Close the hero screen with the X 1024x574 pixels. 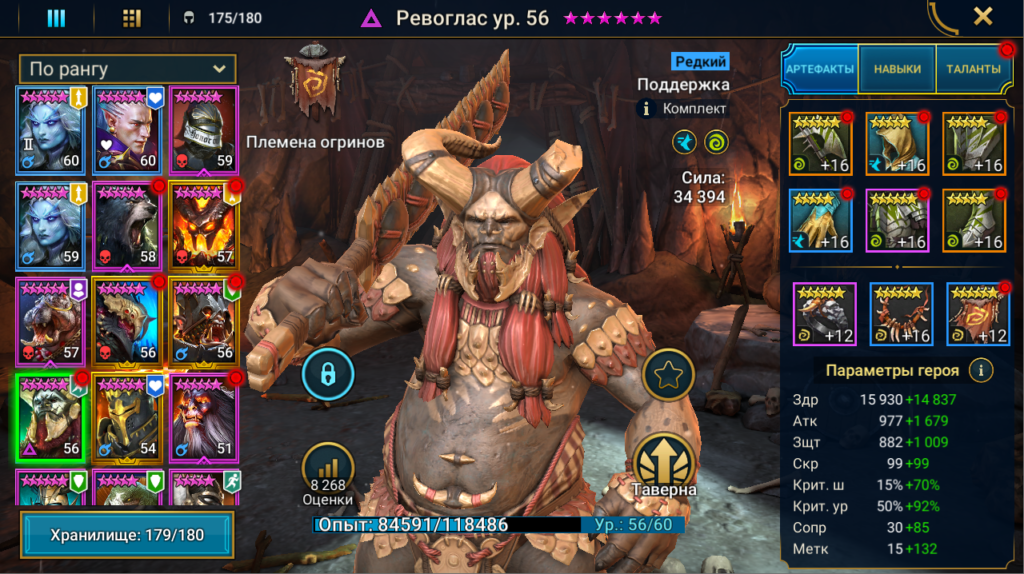coord(983,16)
